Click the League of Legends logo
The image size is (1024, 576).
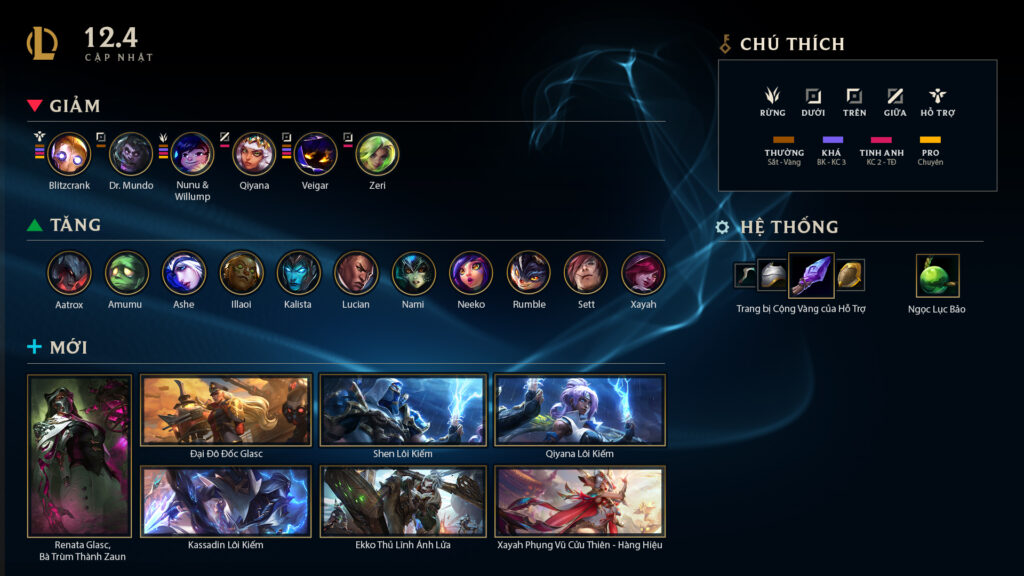[x=42, y=43]
